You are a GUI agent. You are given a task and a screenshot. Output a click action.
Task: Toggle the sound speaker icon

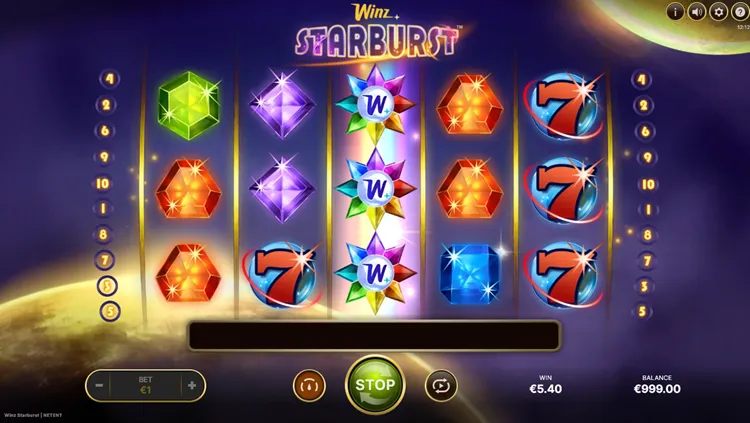click(697, 12)
